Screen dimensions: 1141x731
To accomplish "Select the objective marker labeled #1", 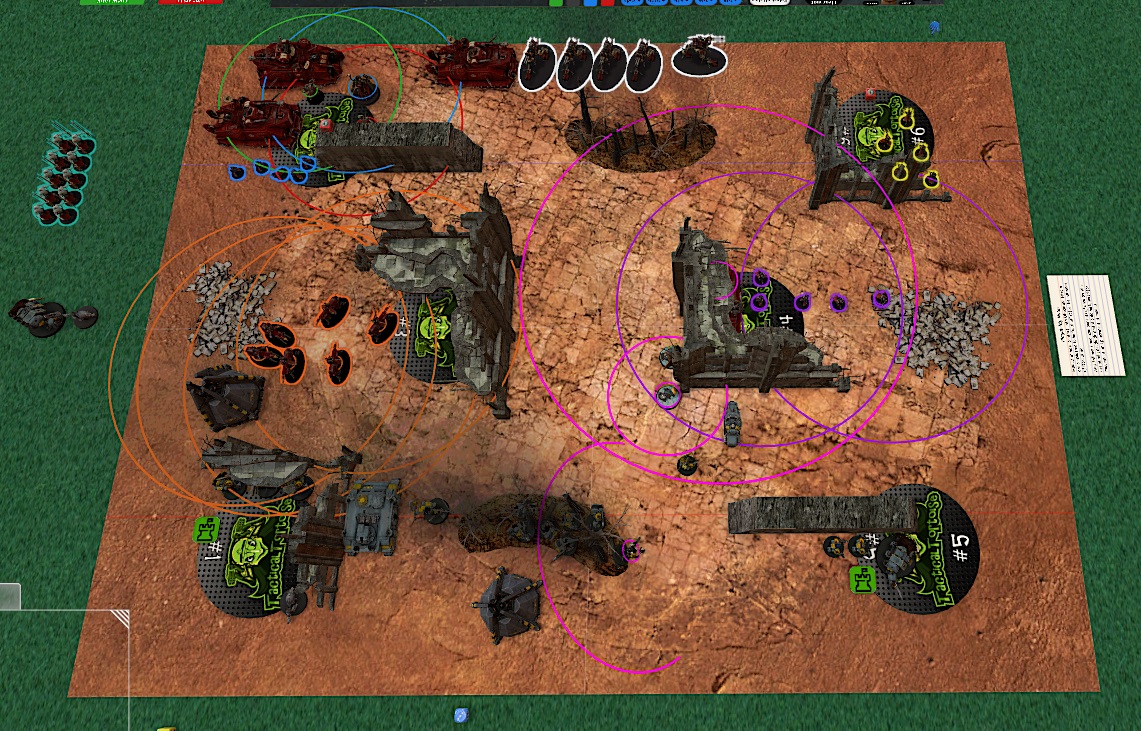I will [250, 566].
